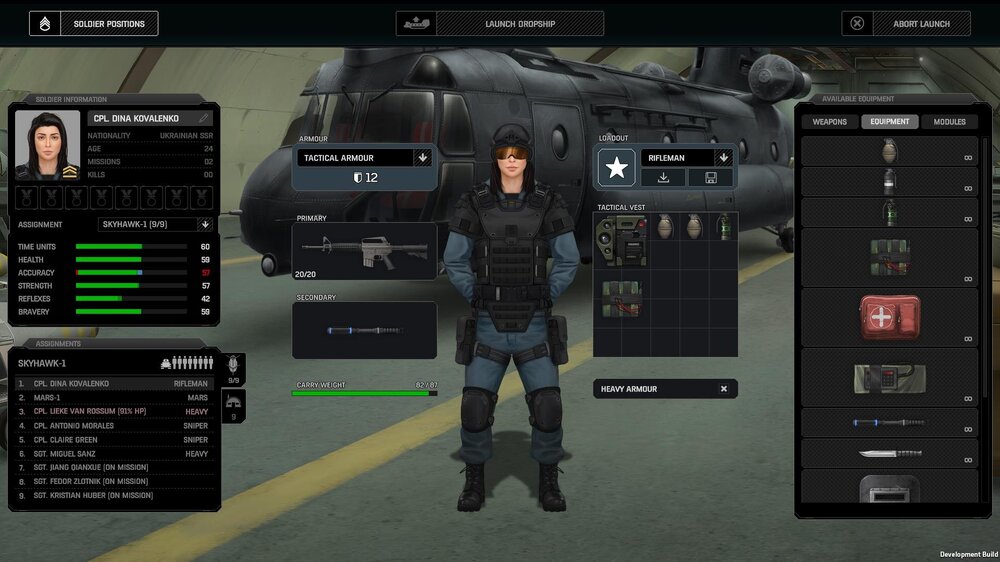Select the secondary weapon slot
Image resolution: width=1000 pixels, height=562 pixels.
tap(364, 330)
